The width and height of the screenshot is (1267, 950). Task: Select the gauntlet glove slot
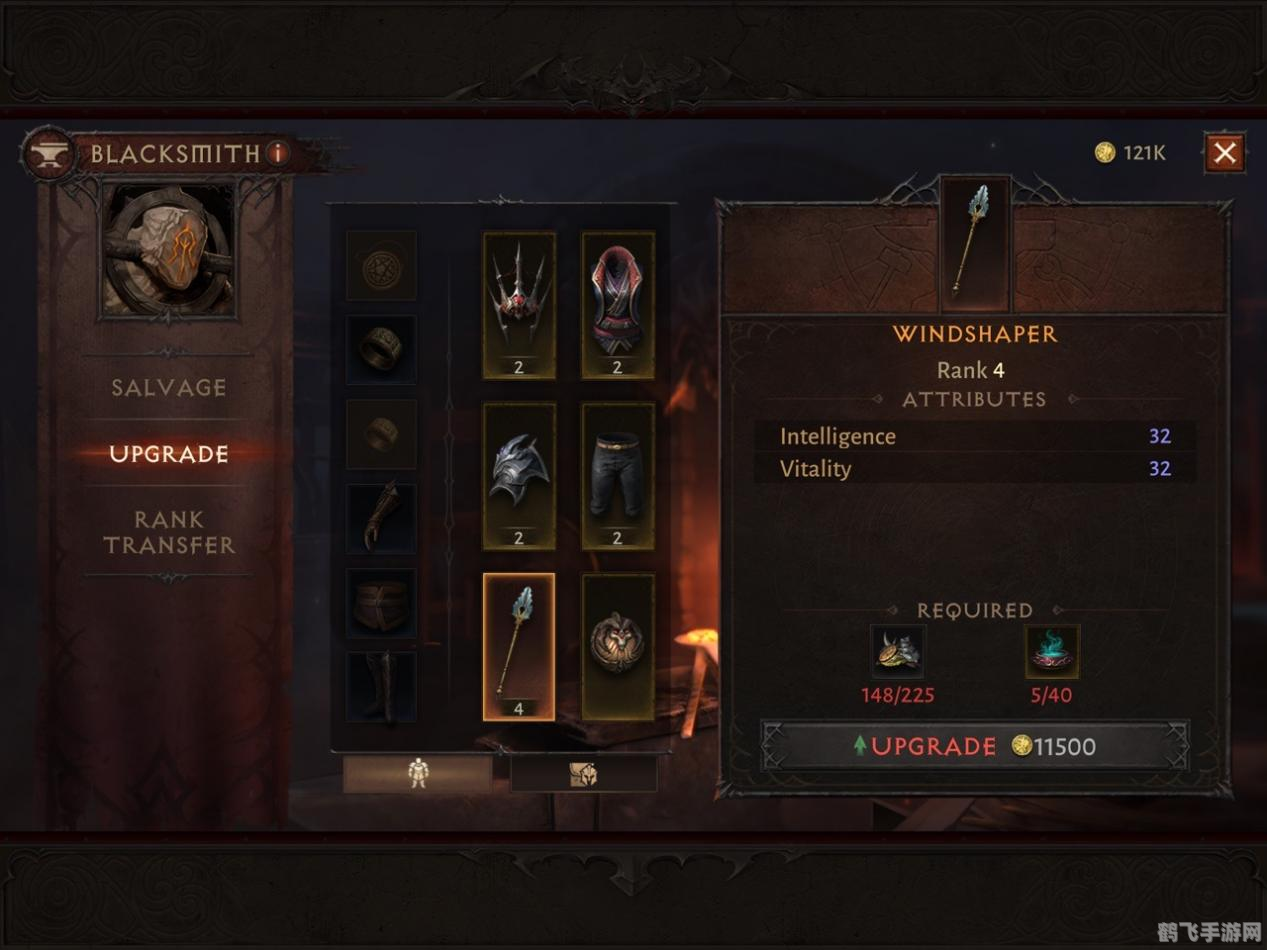[381, 518]
